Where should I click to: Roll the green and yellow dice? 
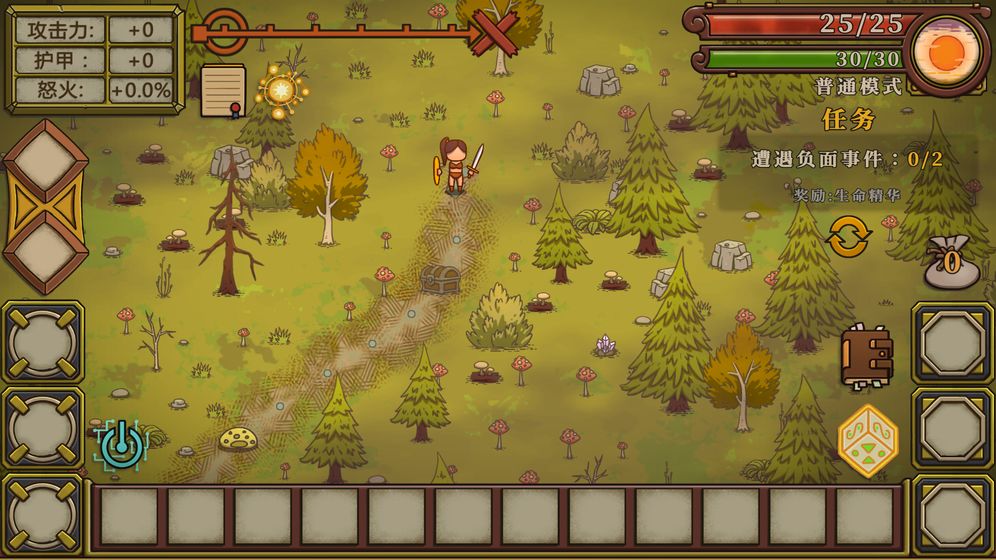click(x=867, y=440)
